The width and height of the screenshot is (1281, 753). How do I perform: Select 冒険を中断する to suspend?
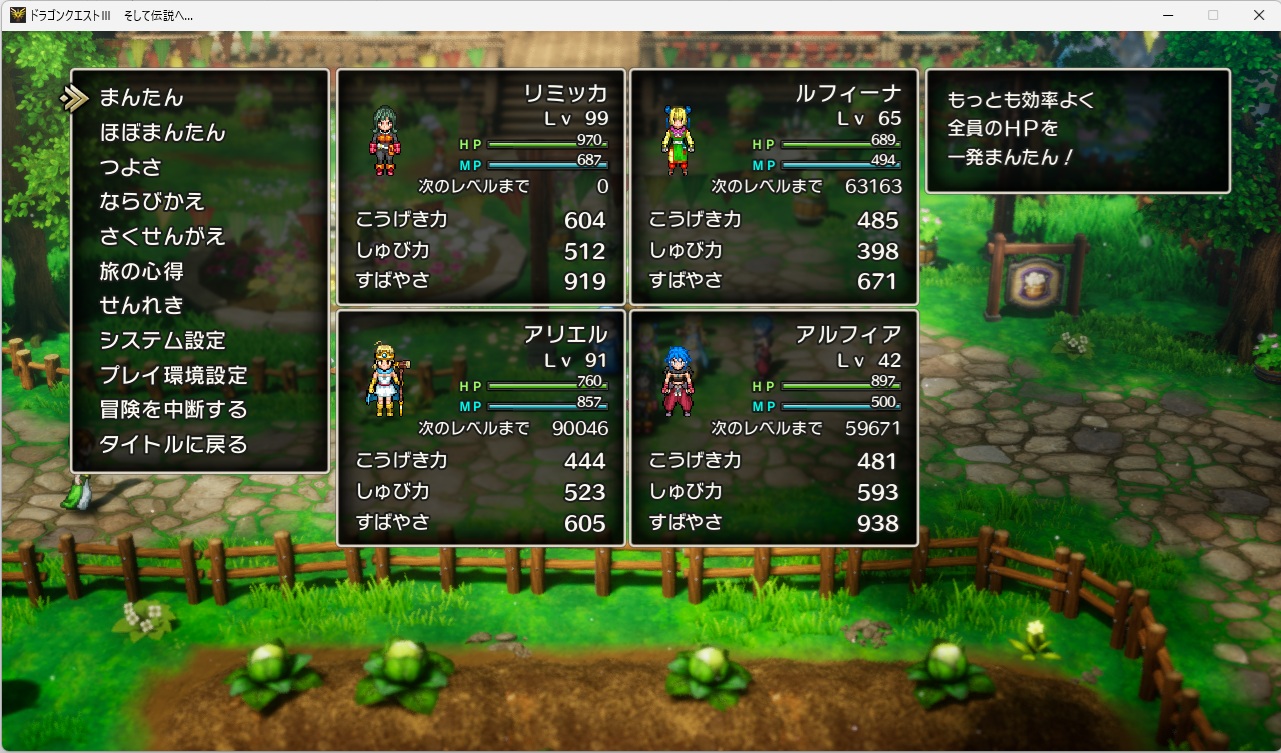pyautogui.click(x=173, y=409)
